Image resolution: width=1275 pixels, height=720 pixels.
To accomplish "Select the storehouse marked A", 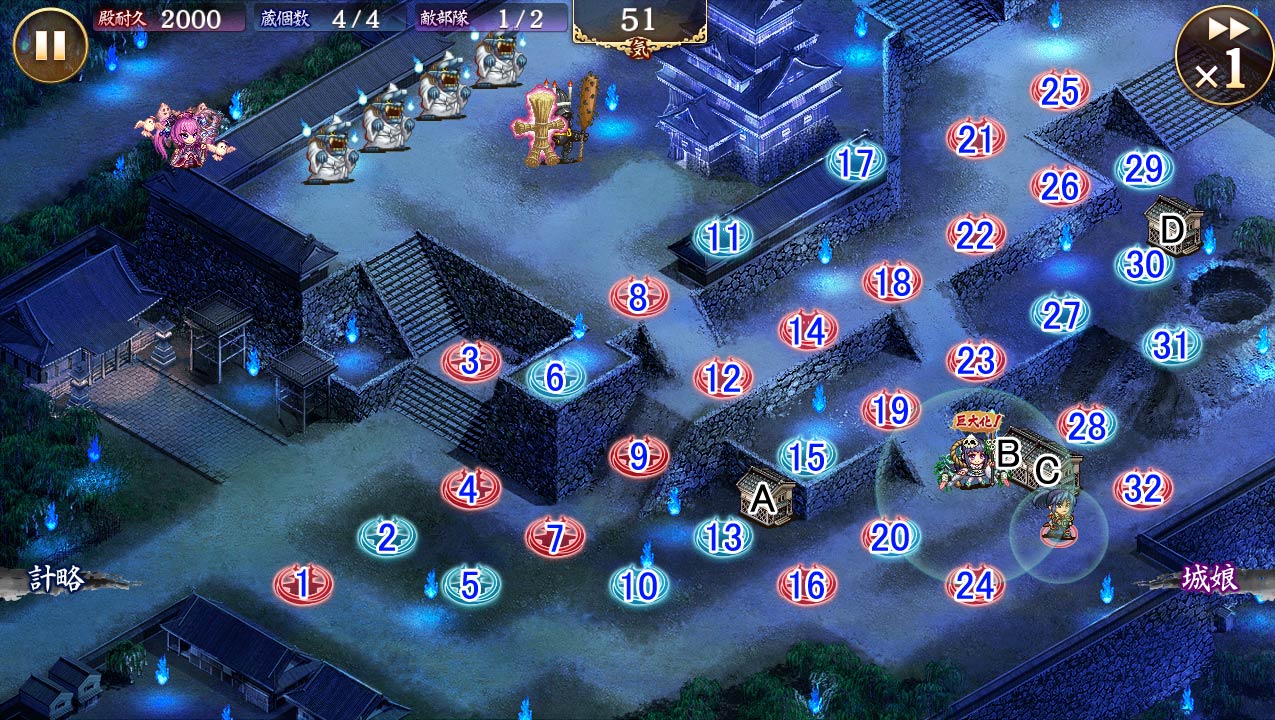I will (765, 496).
